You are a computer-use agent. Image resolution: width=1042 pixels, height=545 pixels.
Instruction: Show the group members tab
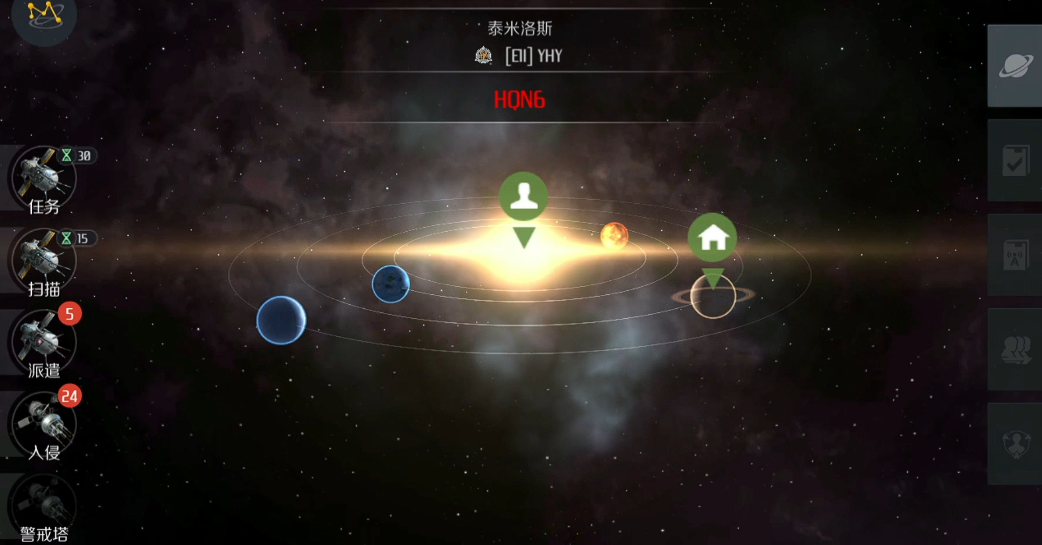point(1015,349)
